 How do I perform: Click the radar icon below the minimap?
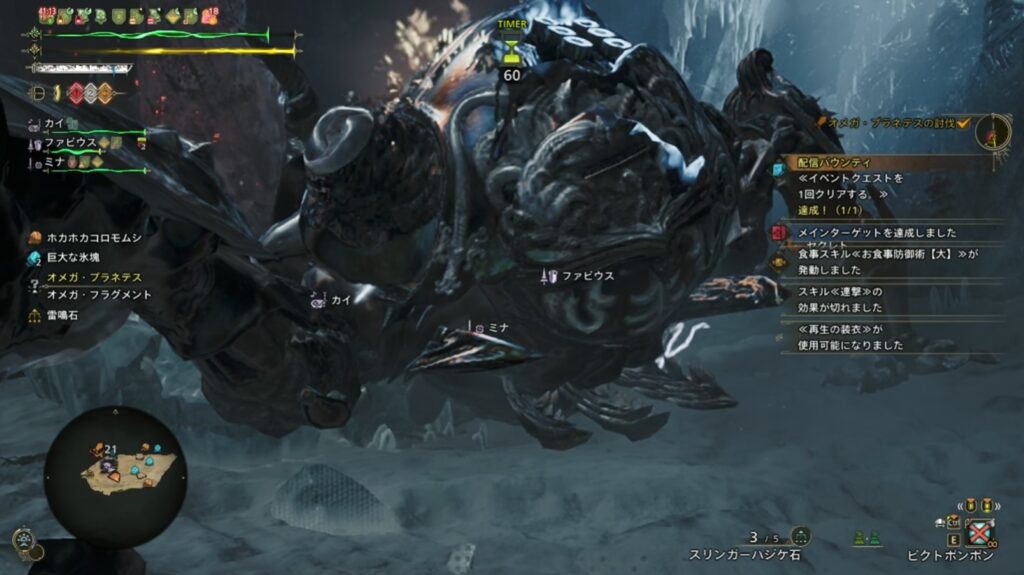coord(24,540)
